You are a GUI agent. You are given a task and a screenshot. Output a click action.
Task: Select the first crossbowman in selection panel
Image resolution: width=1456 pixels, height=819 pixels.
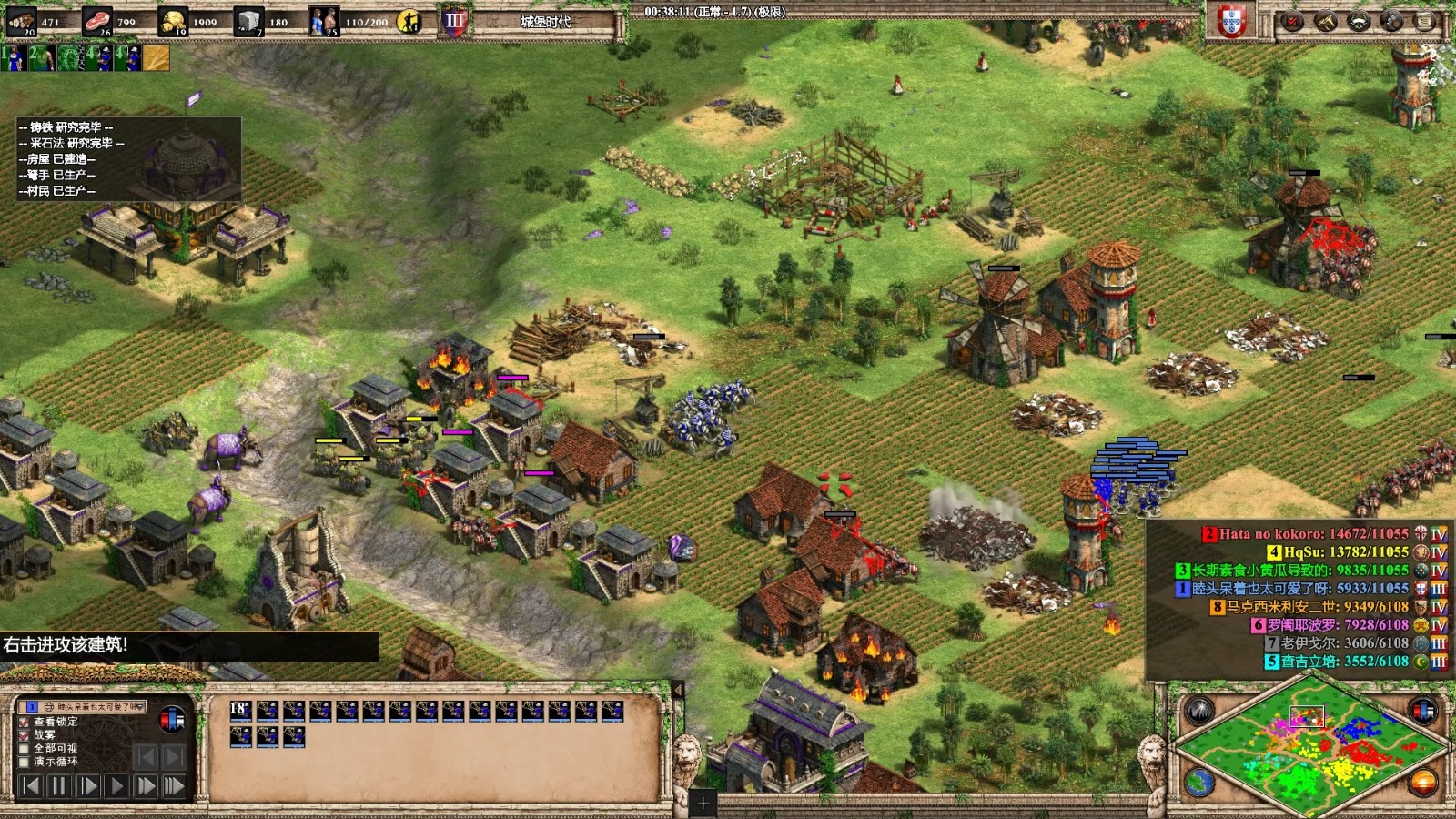(240, 711)
